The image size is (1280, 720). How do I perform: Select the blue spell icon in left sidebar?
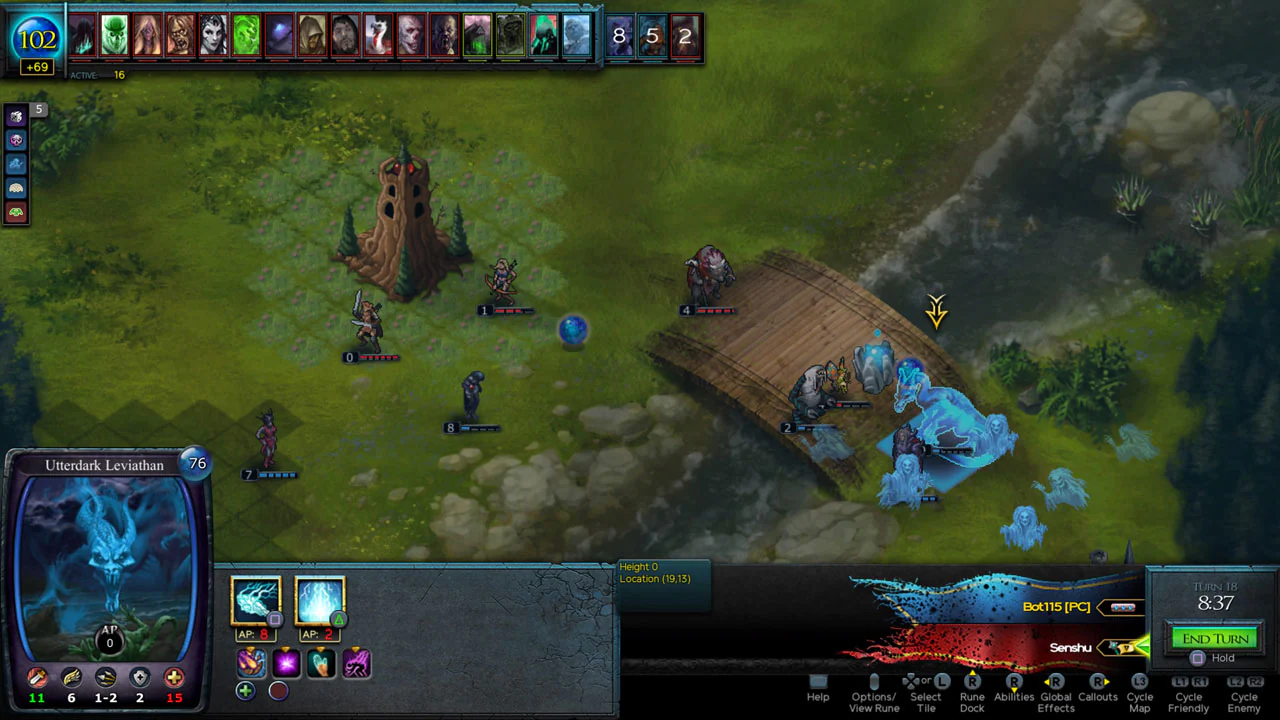16,164
